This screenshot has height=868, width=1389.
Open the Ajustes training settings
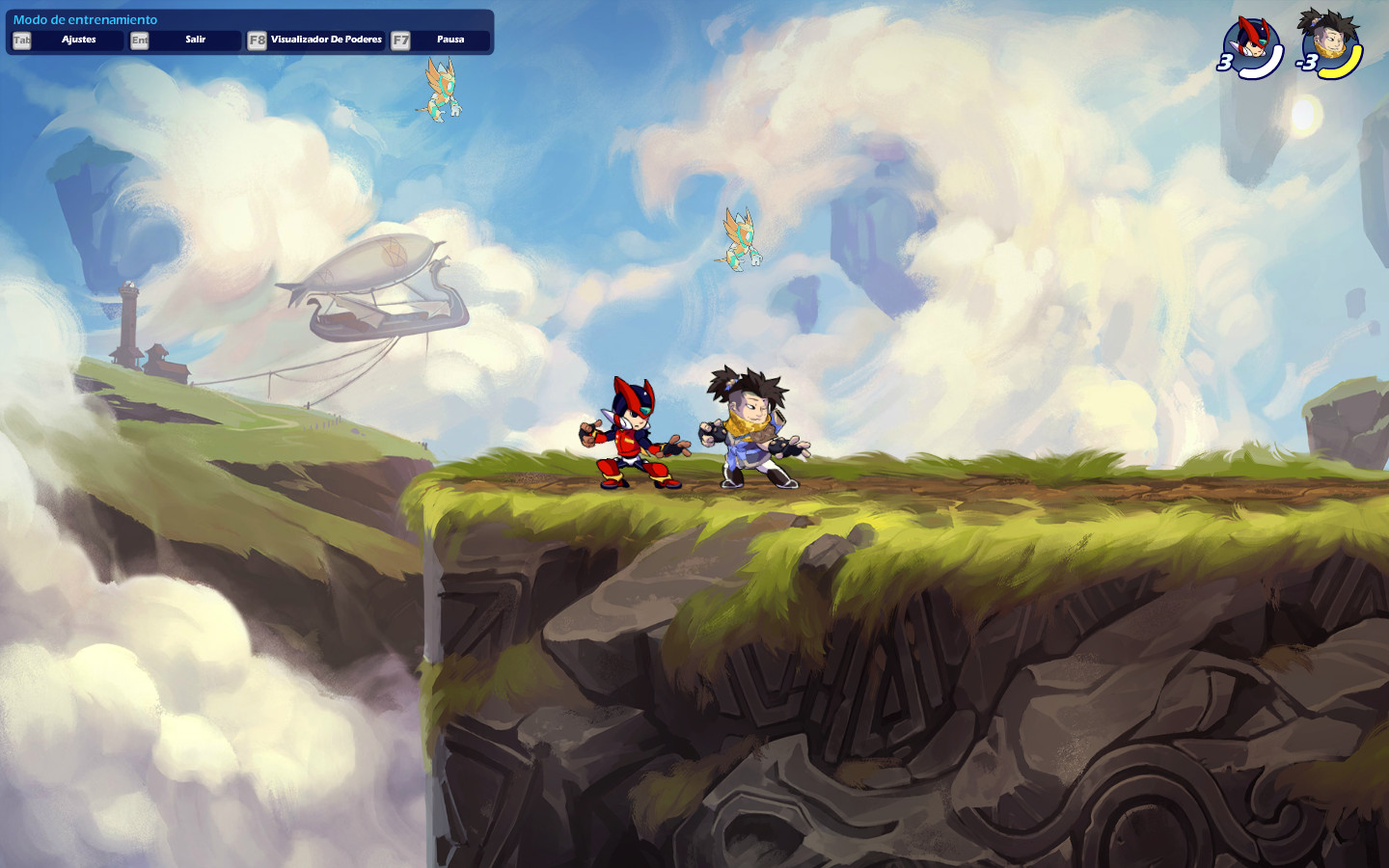[78, 40]
